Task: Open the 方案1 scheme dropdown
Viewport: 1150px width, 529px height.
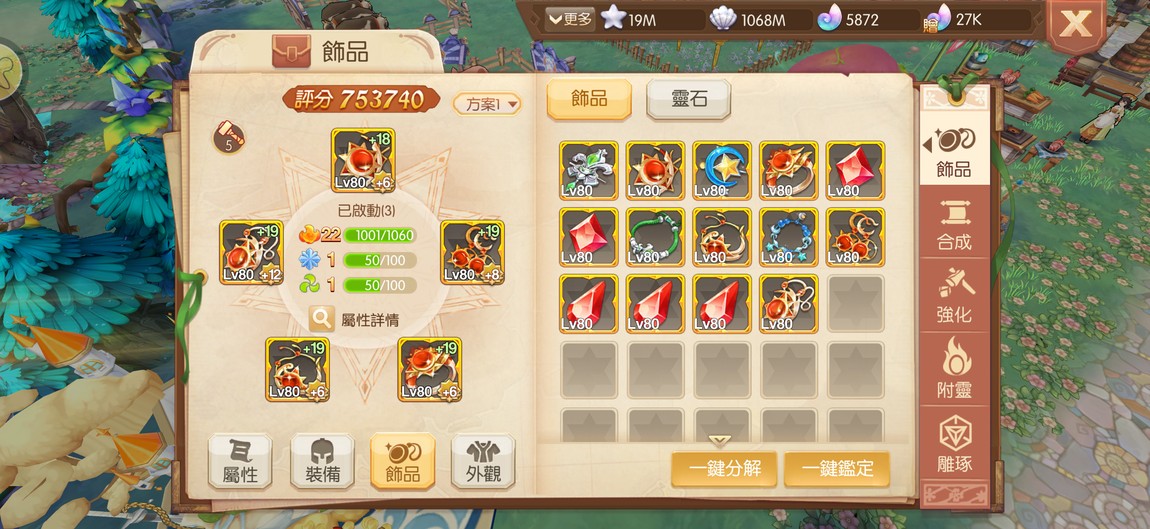Action: click(x=487, y=103)
